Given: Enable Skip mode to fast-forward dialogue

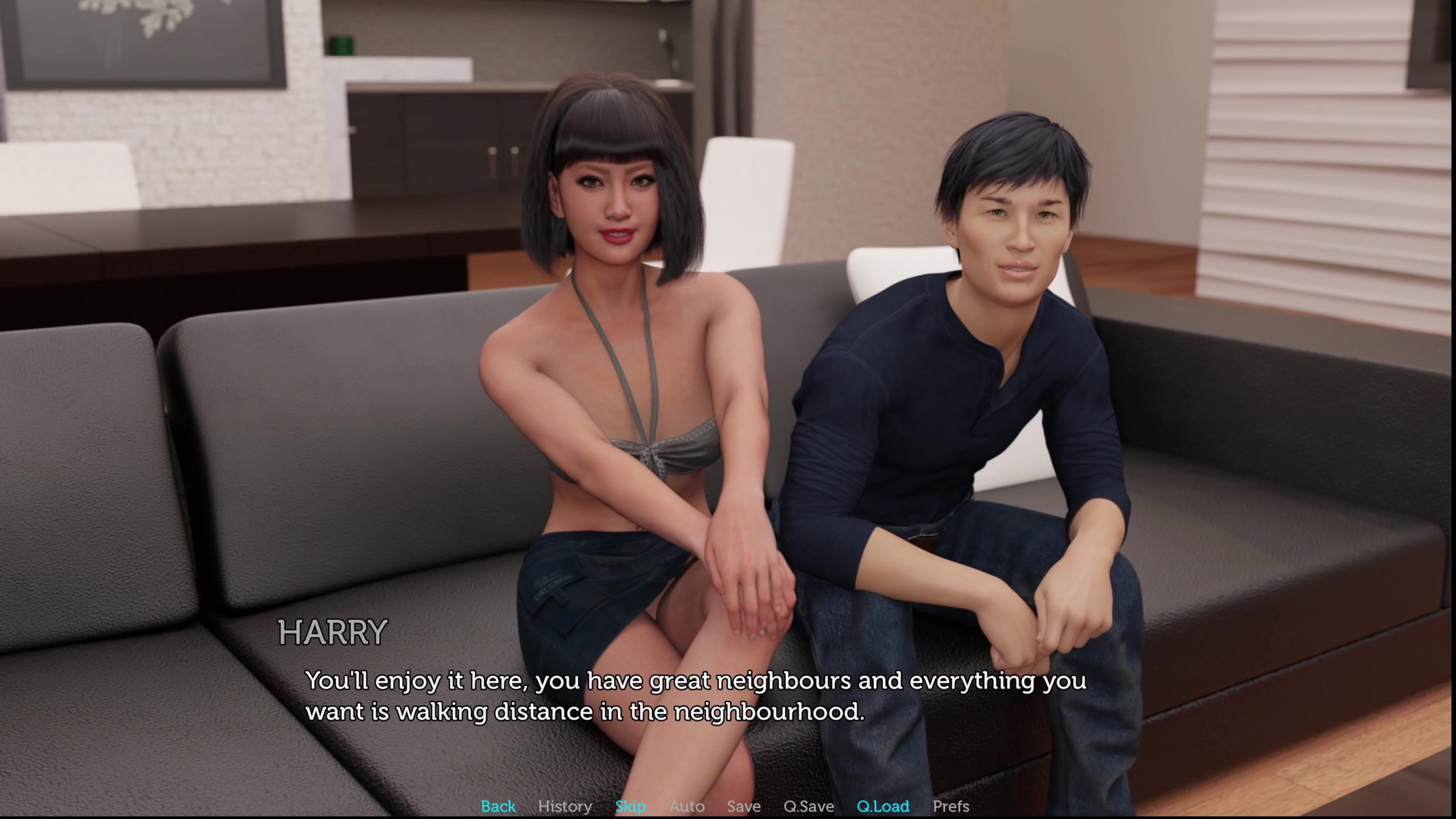Looking at the screenshot, I should pos(631,806).
